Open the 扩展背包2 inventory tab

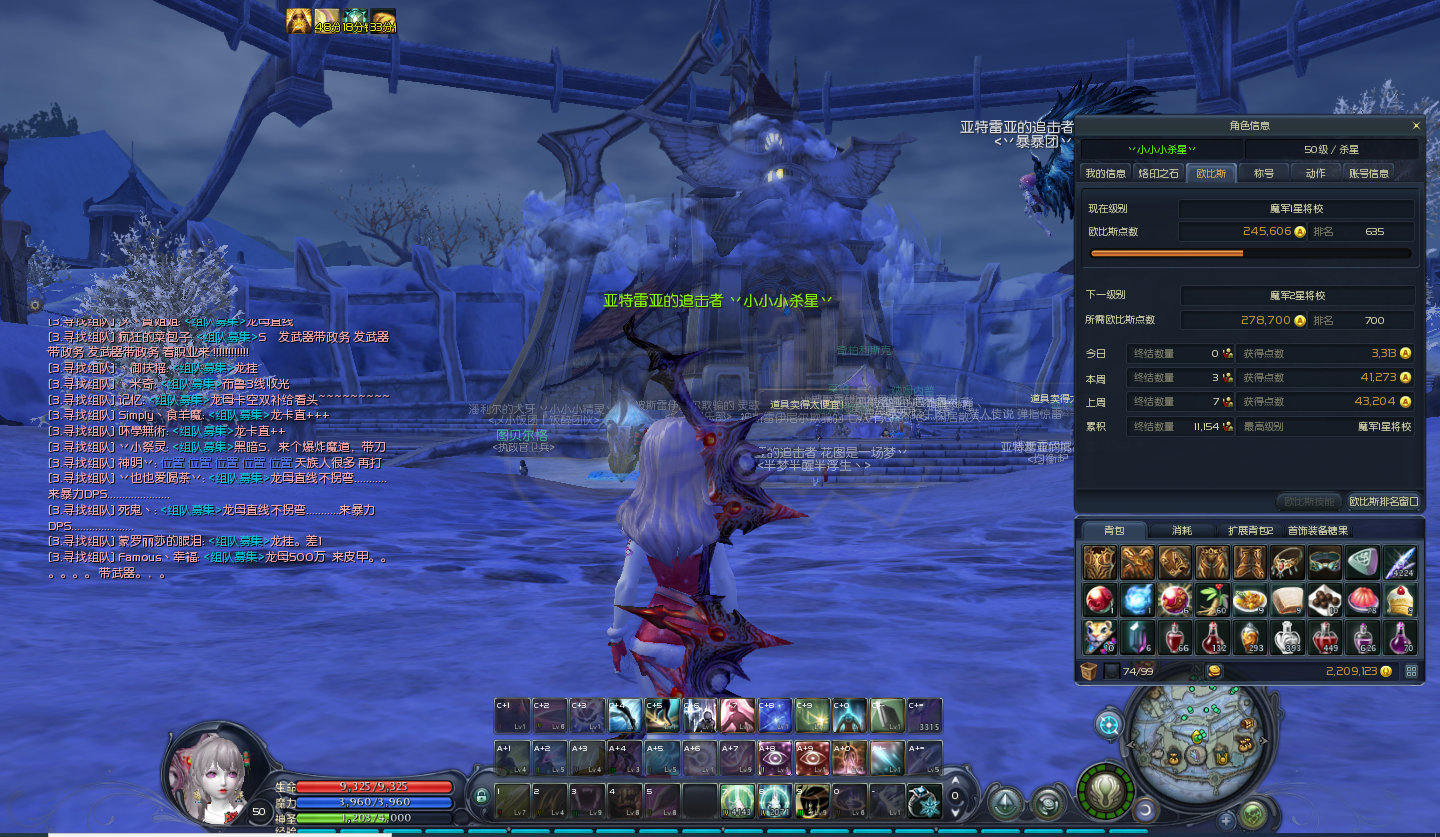pyautogui.click(x=1249, y=530)
